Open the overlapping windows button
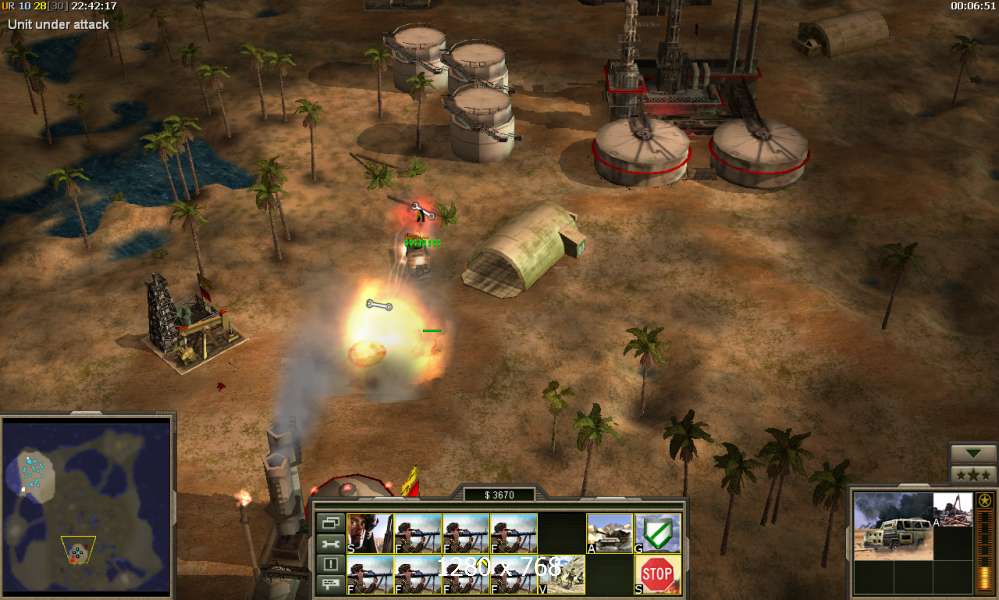Screen dimensions: 999x600 330,522
